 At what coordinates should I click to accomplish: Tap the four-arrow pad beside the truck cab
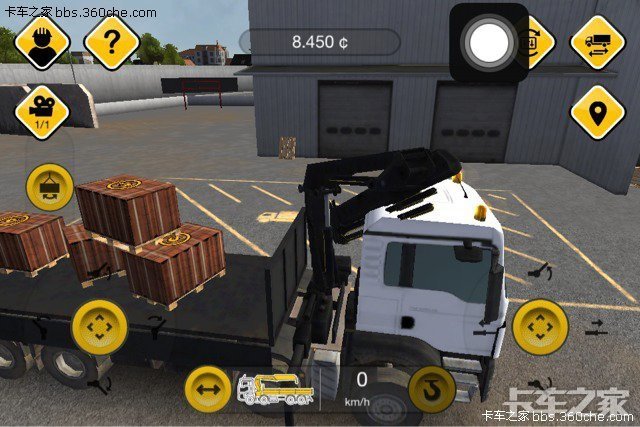point(540,326)
